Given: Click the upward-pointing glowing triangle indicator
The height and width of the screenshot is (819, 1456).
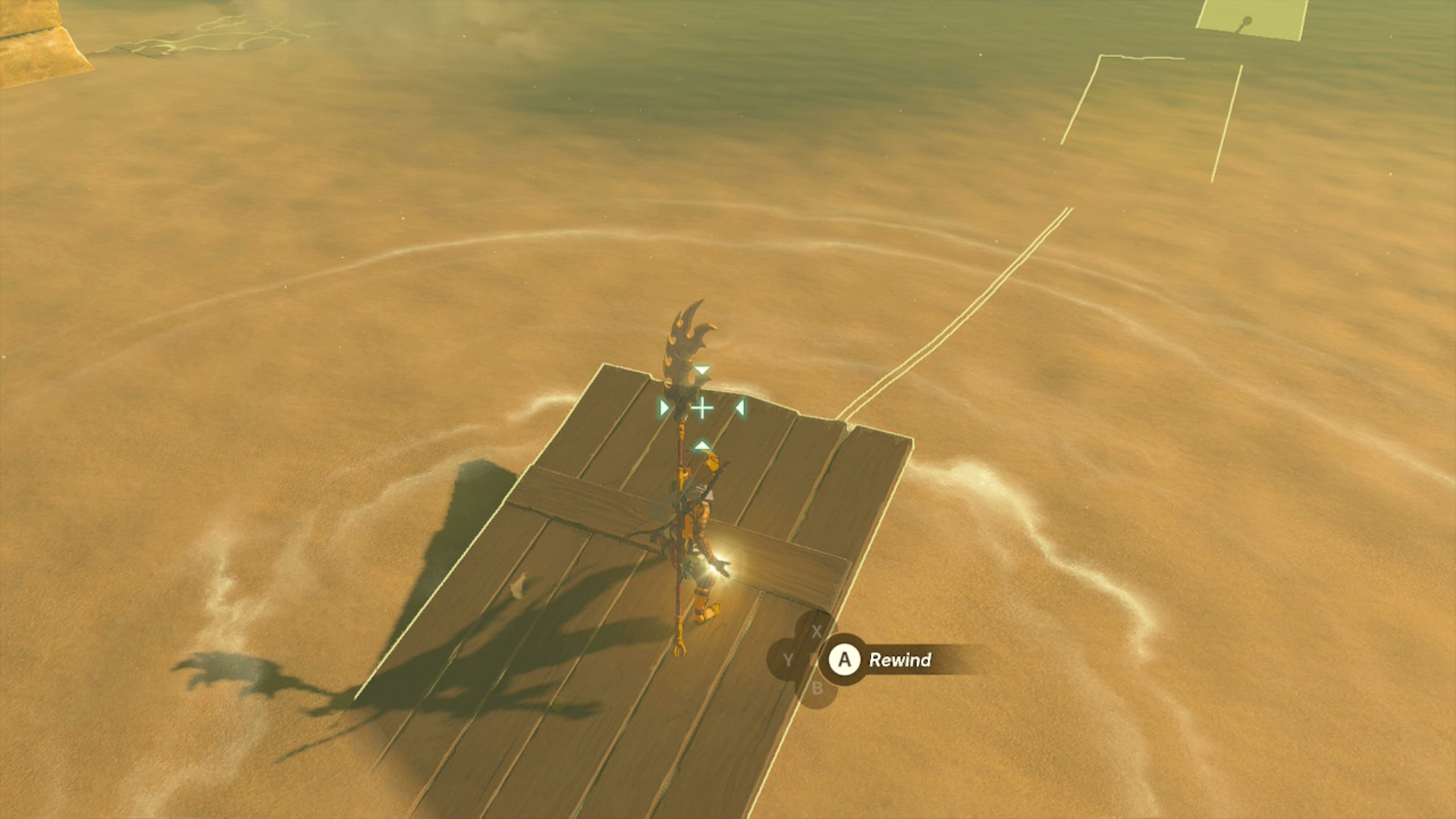Looking at the screenshot, I should pyautogui.click(x=701, y=446).
